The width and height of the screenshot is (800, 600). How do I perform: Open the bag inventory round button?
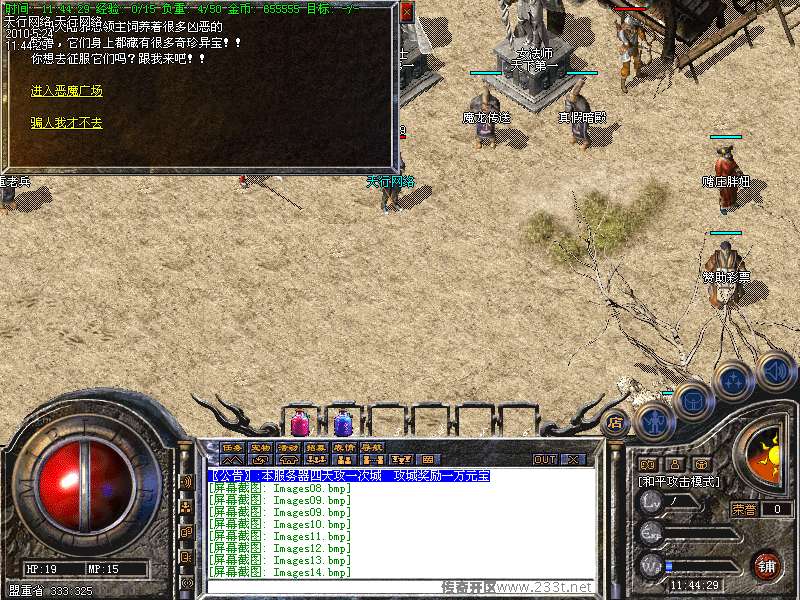pos(693,400)
